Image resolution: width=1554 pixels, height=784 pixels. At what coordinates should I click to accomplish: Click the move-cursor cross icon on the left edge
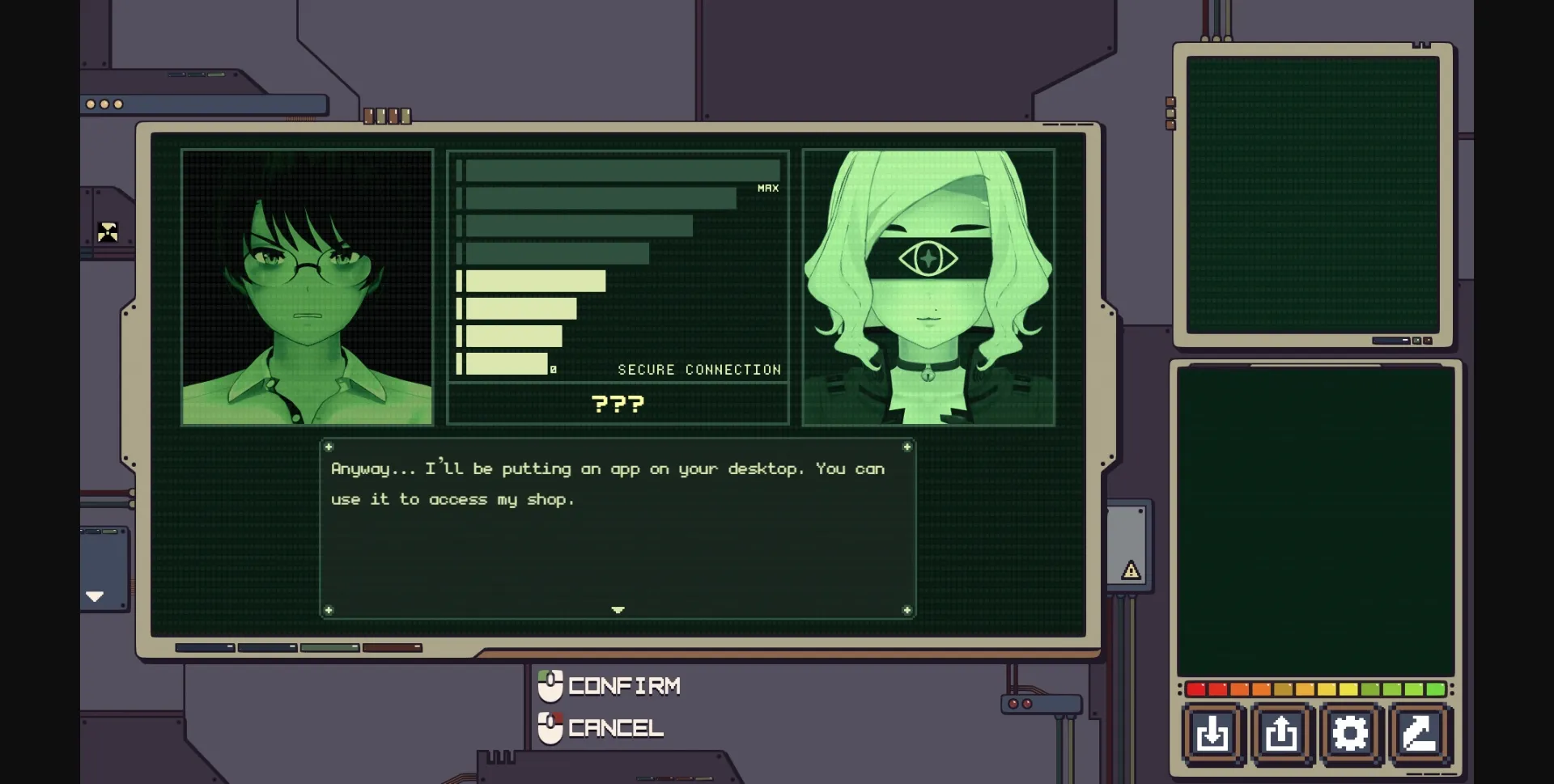click(109, 232)
